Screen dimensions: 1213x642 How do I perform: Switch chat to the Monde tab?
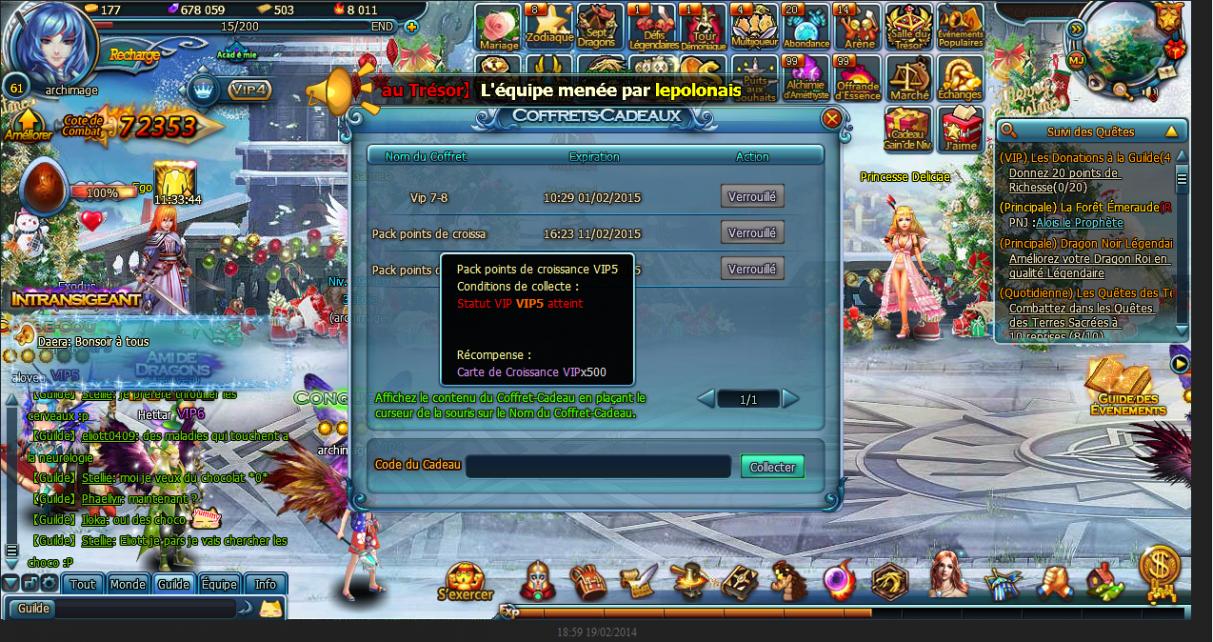click(128, 584)
